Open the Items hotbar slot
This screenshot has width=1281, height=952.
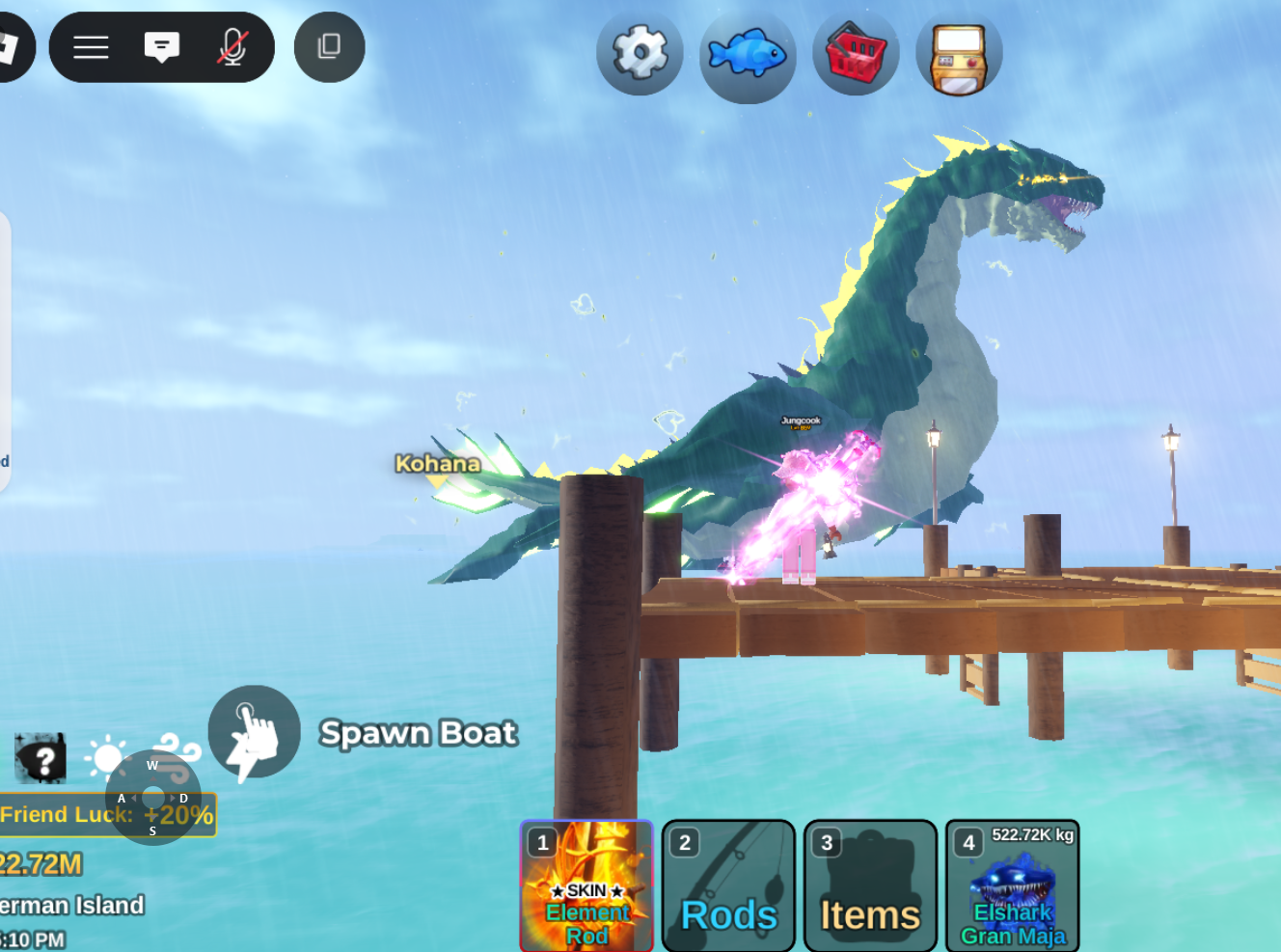pos(870,885)
